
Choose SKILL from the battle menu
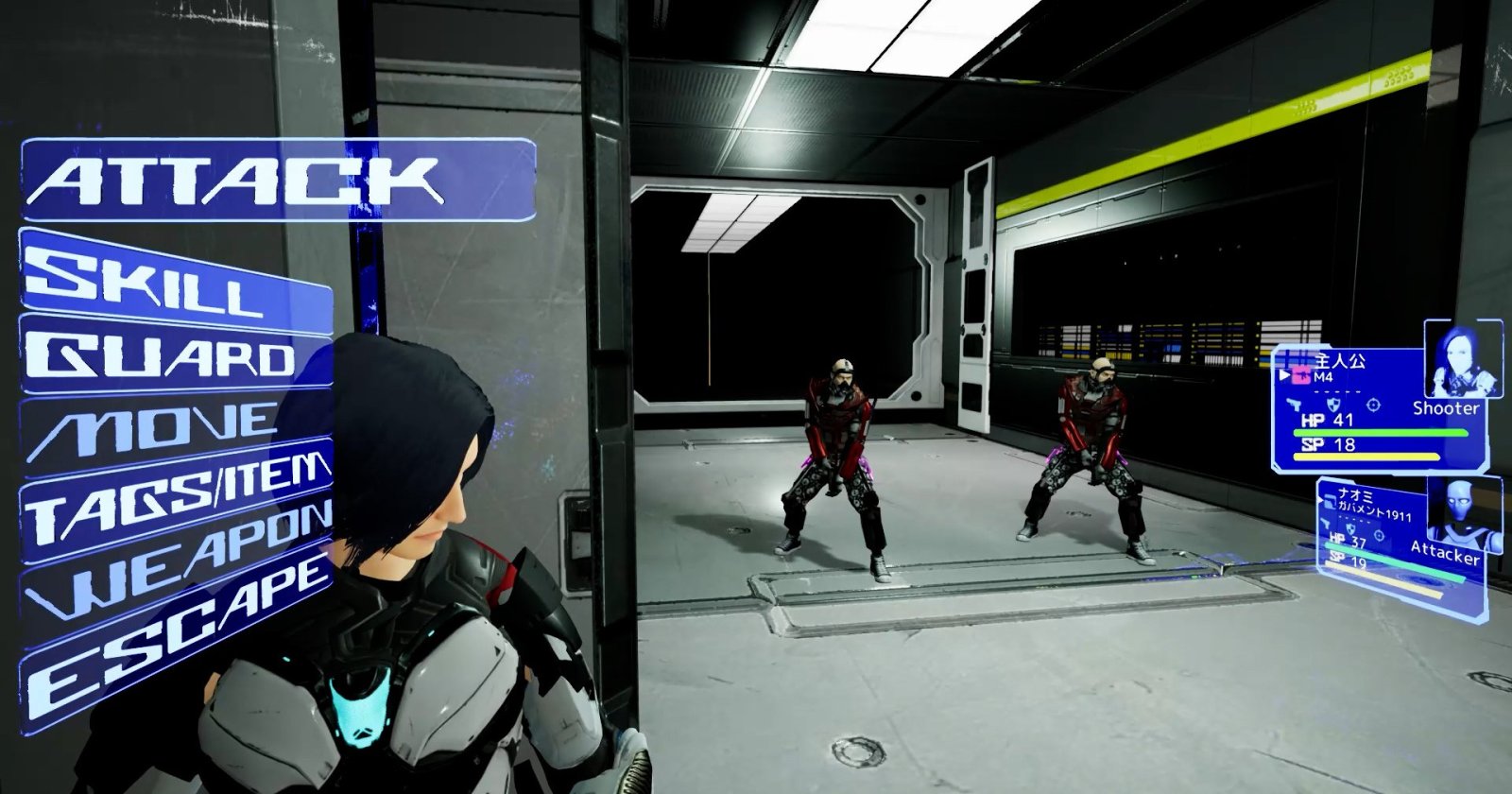175,275
